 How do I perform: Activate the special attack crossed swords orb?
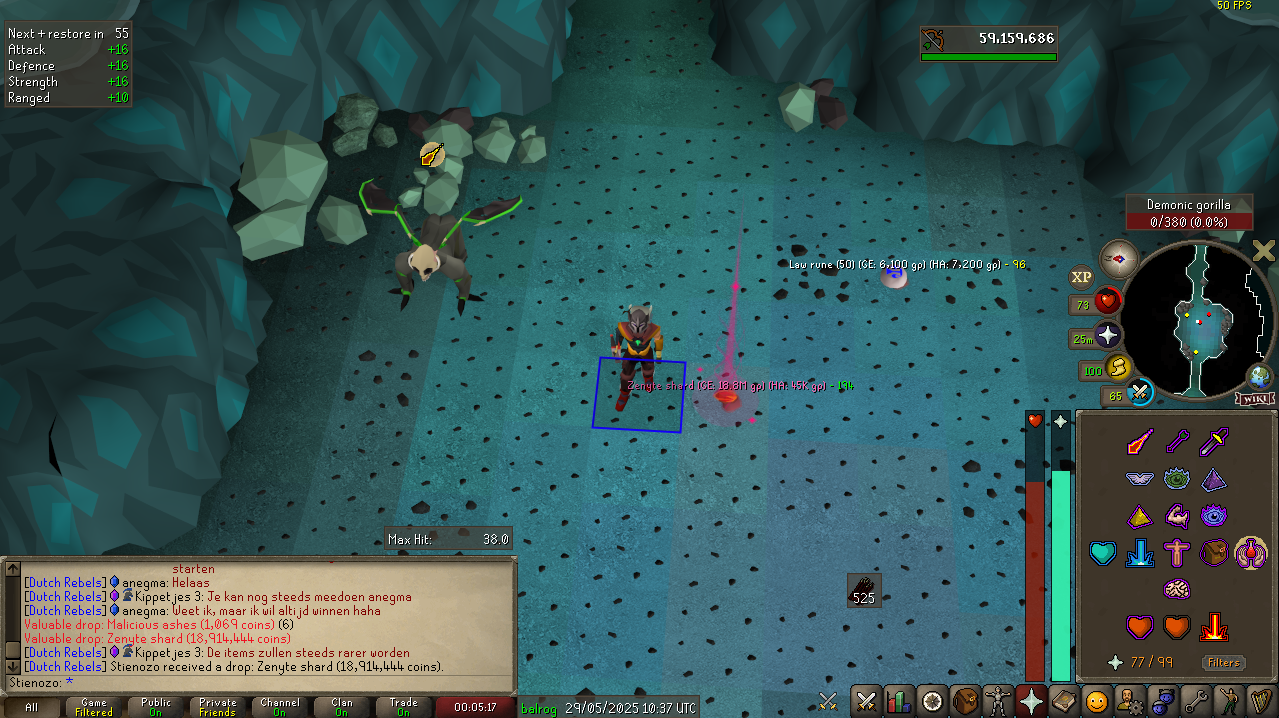click(1140, 393)
